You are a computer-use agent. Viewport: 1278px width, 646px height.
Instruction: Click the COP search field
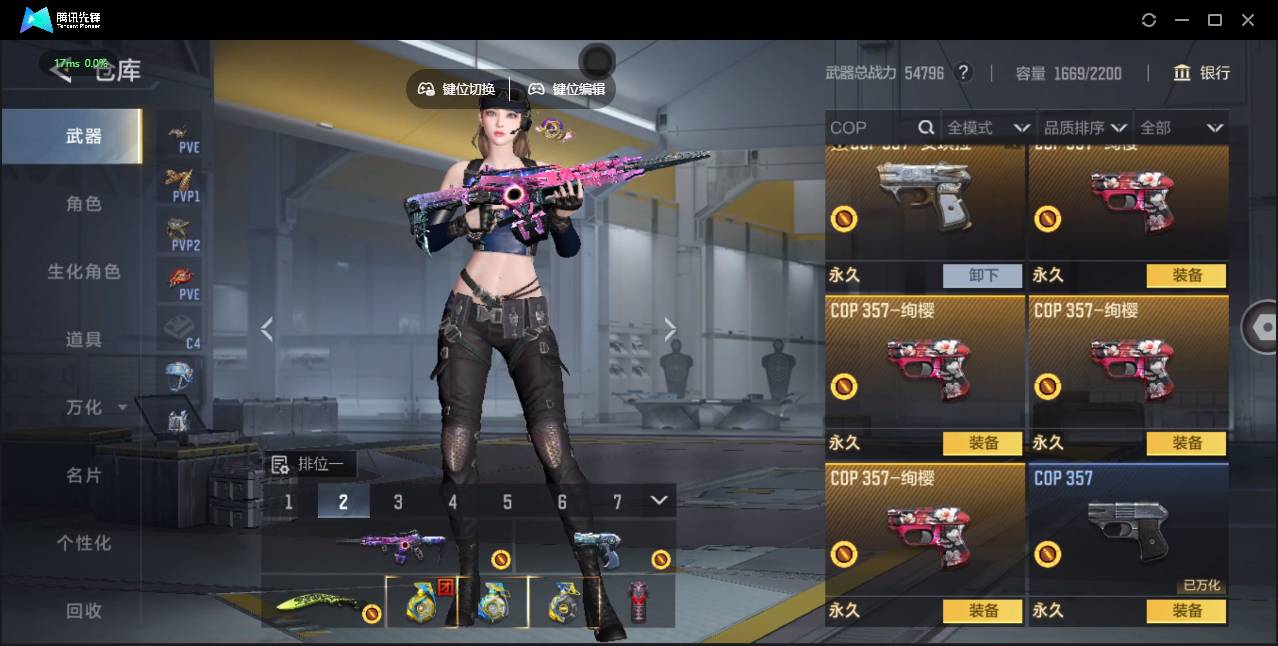click(x=870, y=128)
